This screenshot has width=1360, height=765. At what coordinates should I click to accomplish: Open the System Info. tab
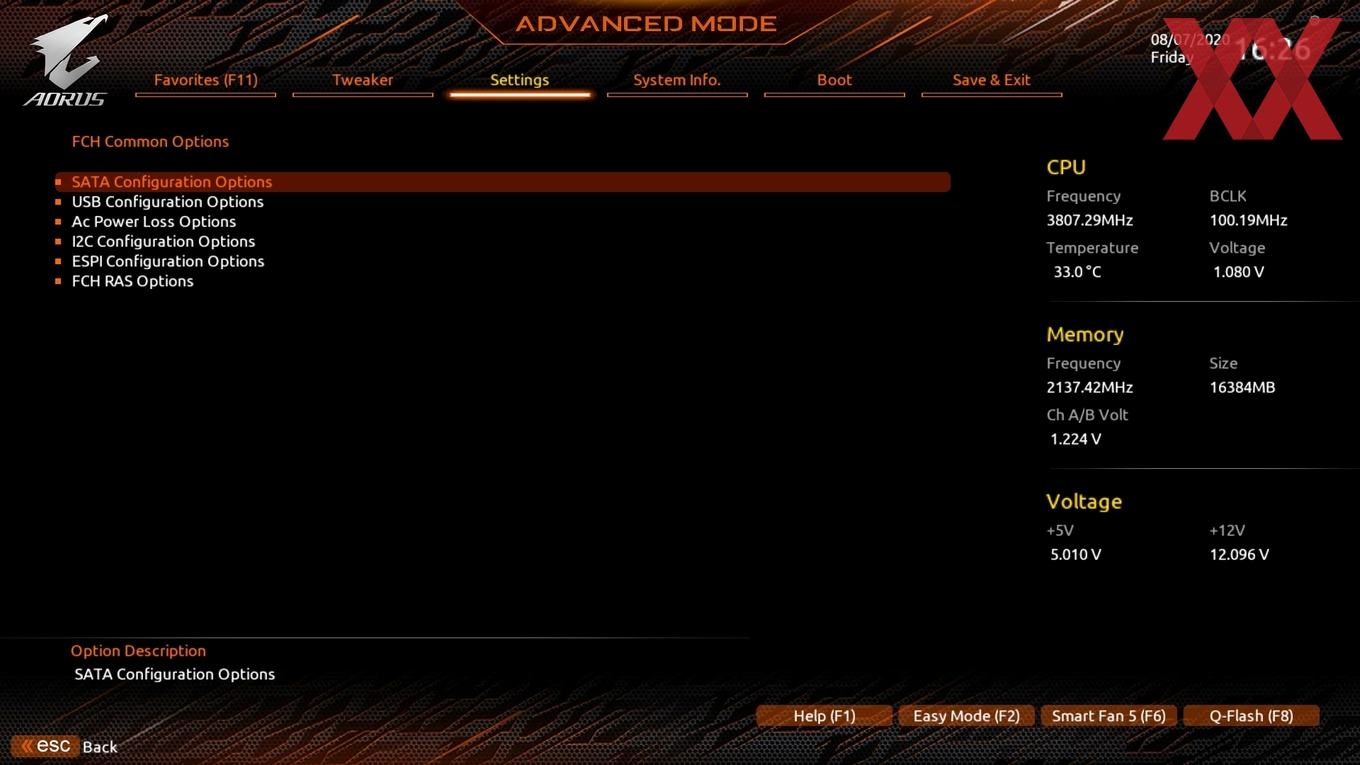click(677, 80)
